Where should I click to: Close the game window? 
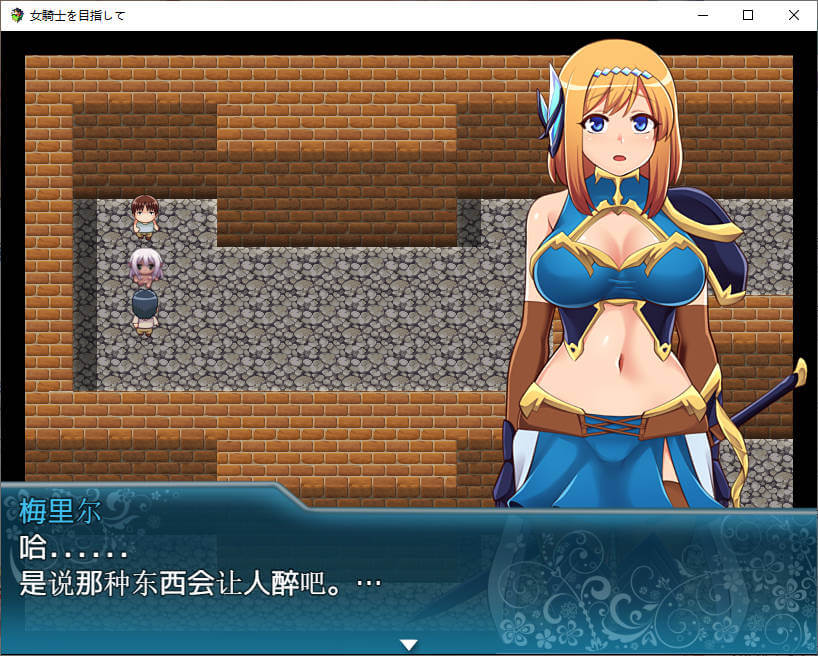click(794, 15)
